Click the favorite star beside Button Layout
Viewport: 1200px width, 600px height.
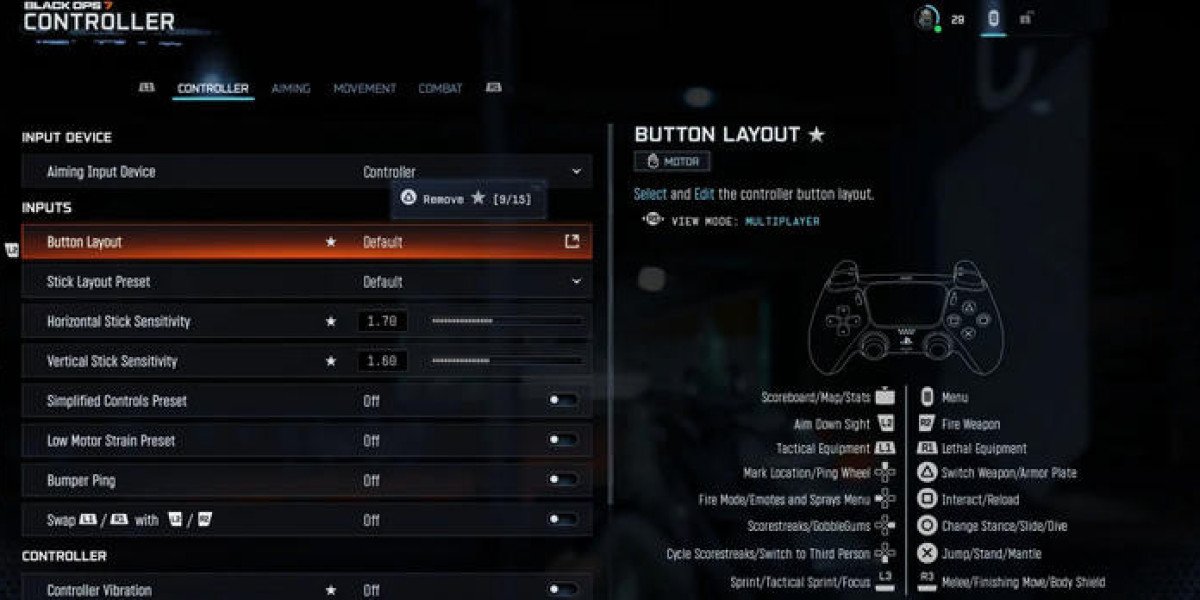(x=331, y=242)
